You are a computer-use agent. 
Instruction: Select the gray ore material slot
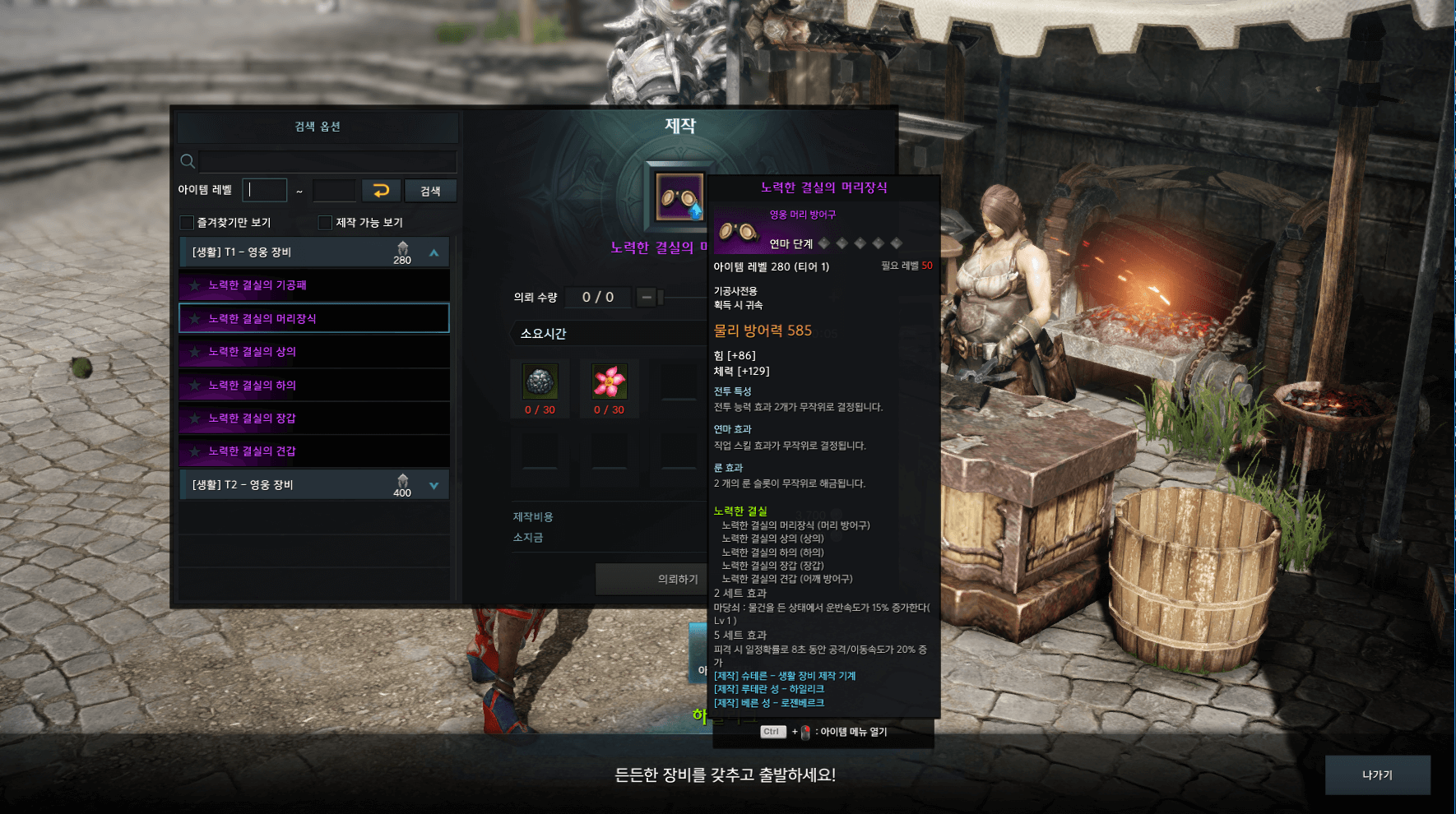[540, 382]
